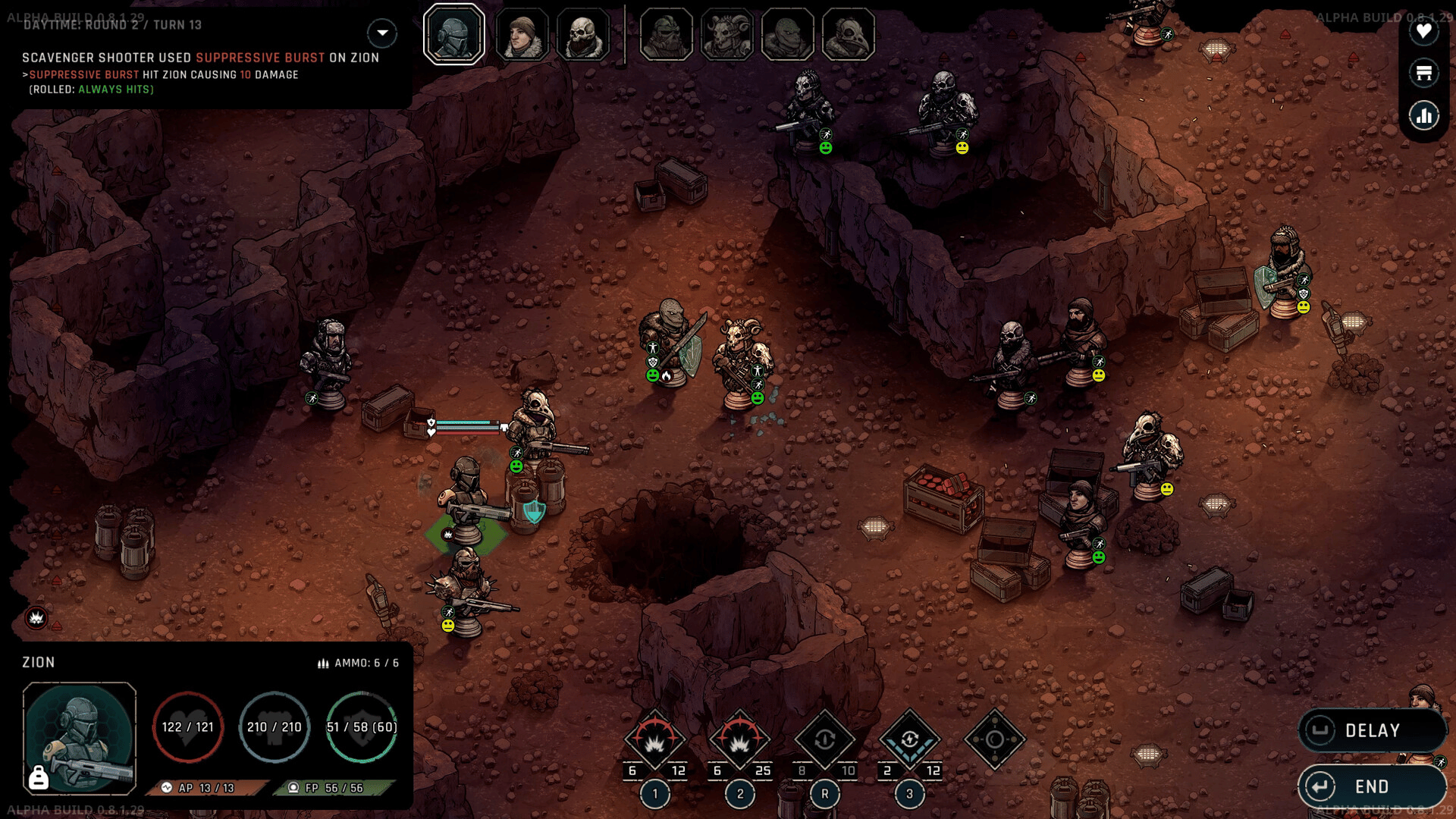
Task: Select the helmeted soldier portrait in turn order
Action: (454, 35)
